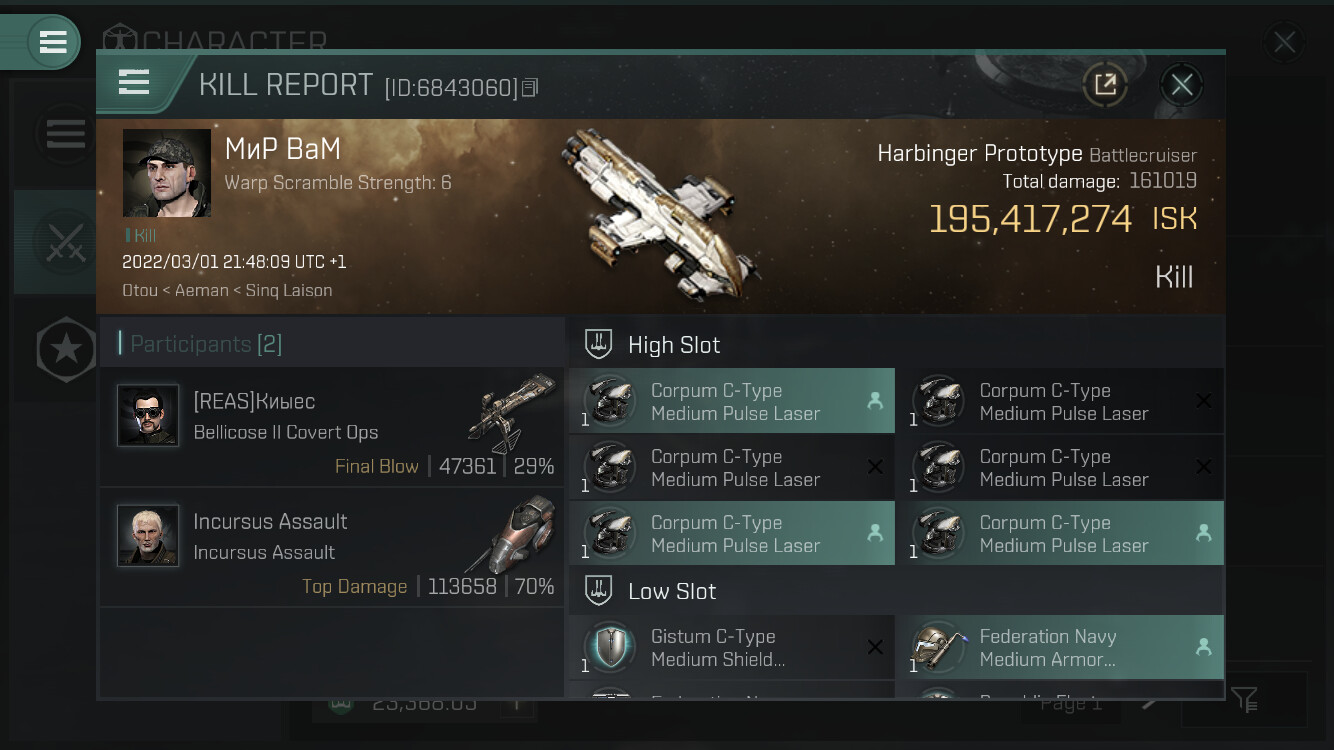1334x750 pixels.
Task: Open the star hexagon sidebar tab
Action: [x=66, y=349]
